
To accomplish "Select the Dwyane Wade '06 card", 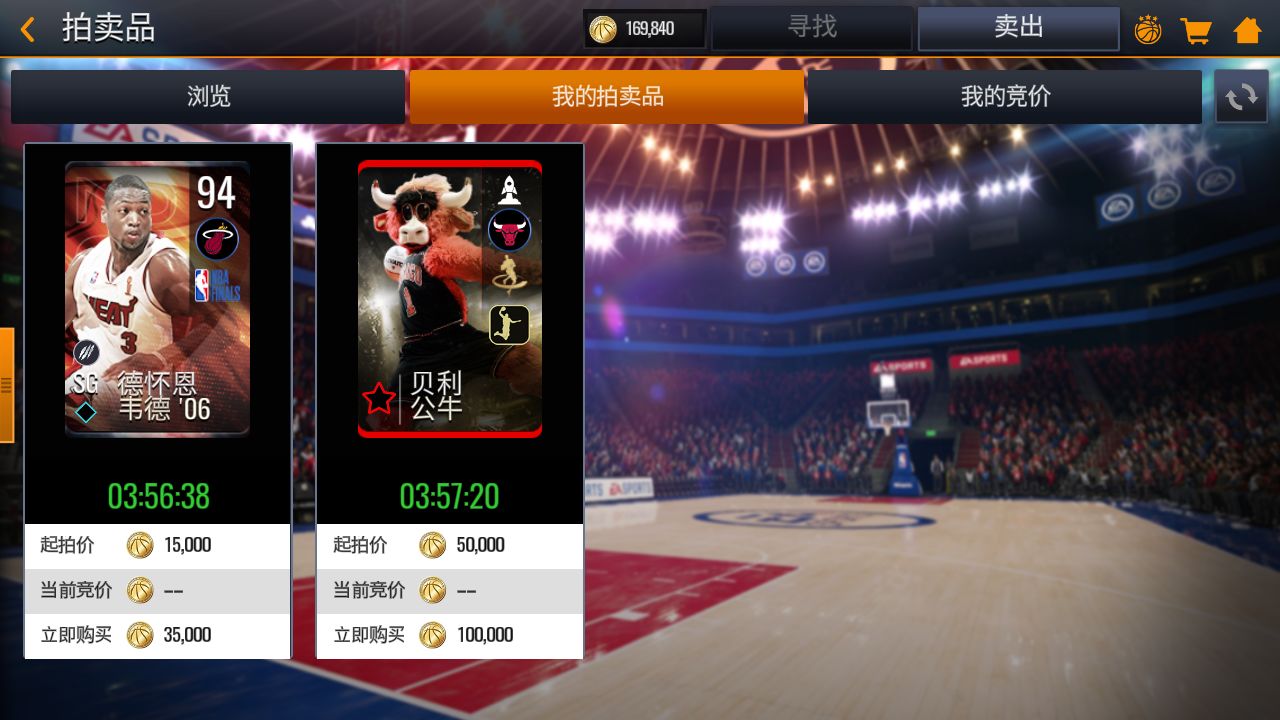I will click(x=157, y=297).
